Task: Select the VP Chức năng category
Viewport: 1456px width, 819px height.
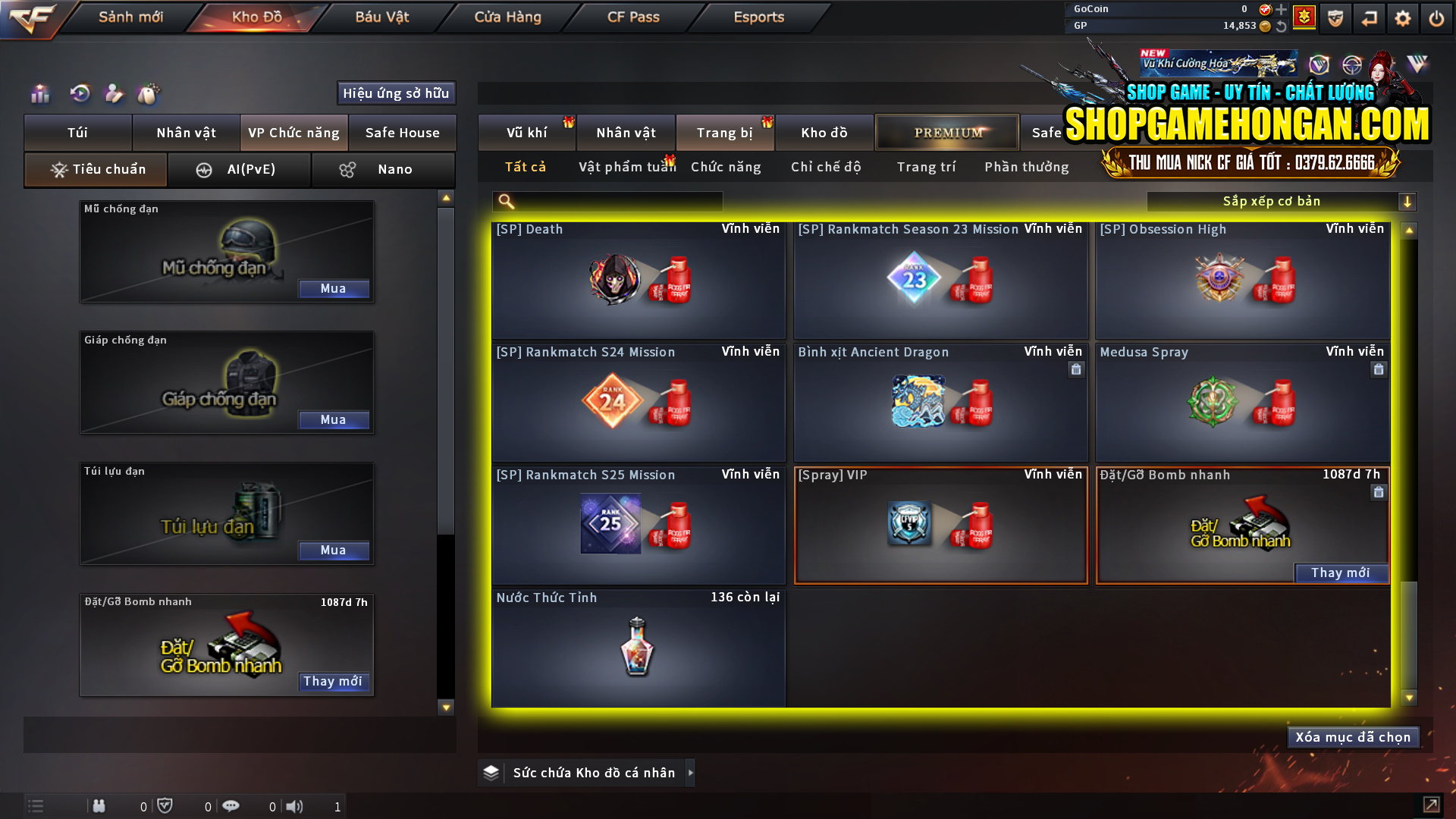Action: (x=293, y=133)
